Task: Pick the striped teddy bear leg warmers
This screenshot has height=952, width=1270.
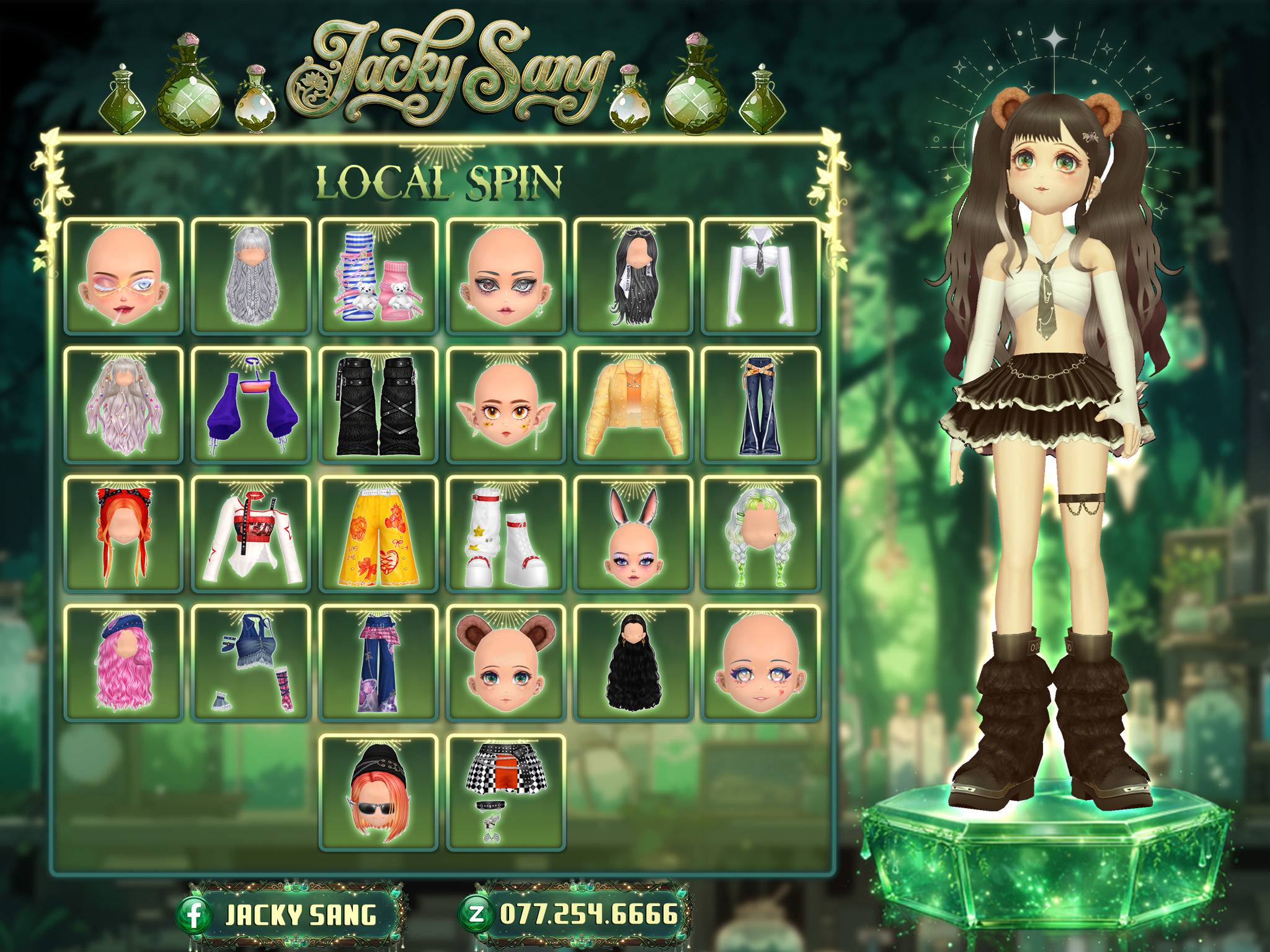Action: (378, 276)
